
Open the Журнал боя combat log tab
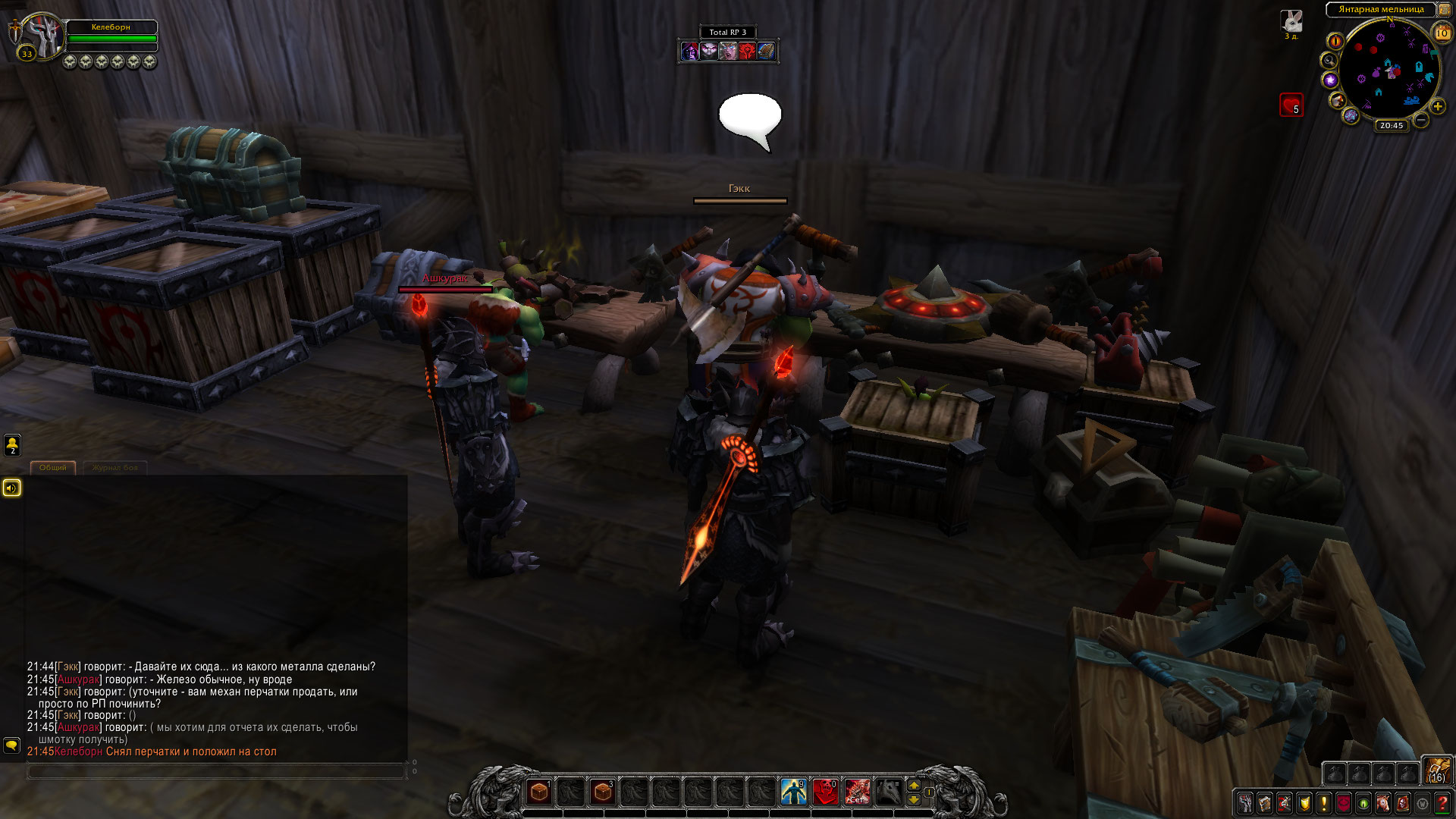pyautogui.click(x=115, y=468)
